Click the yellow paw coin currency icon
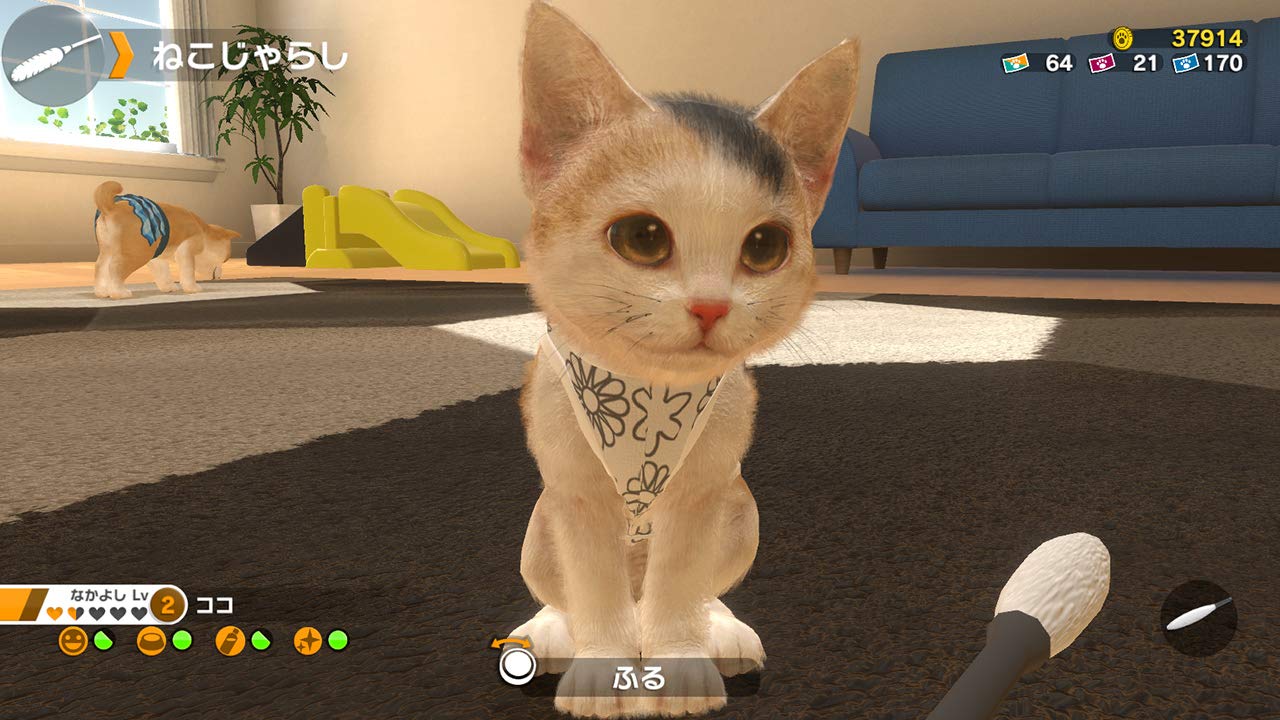Image resolution: width=1280 pixels, height=720 pixels. tap(1125, 37)
